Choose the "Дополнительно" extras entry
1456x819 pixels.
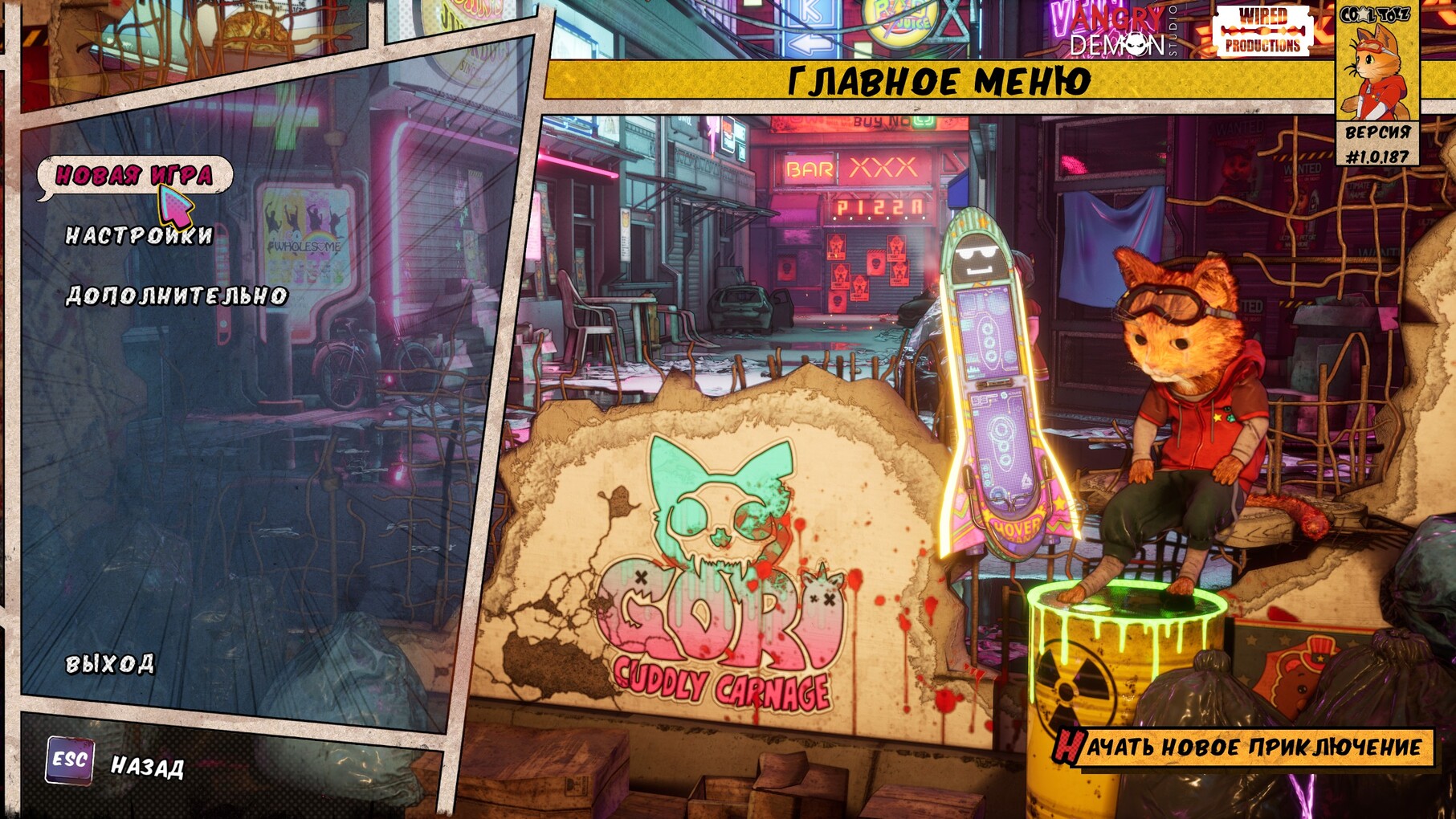tap(177, 295)
